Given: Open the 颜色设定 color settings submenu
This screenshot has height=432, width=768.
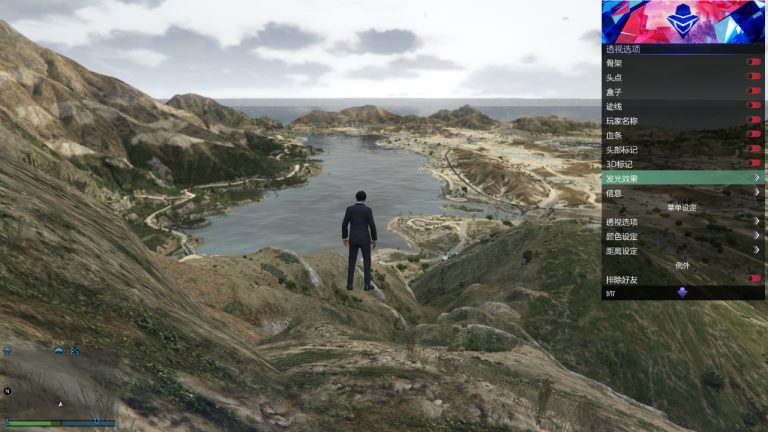Looking at the screenshot, I should coord(683,236).
